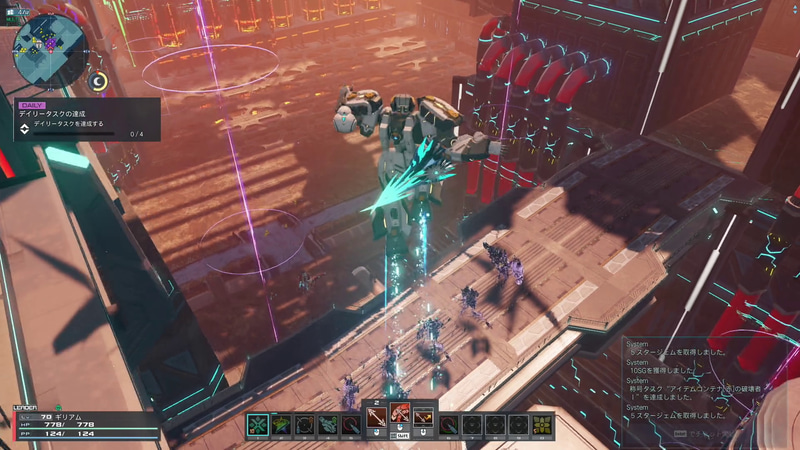This screenshot has height=450, width=800.
Task: Click the crescent moon time-of-day icon
Action: [98, 82]
